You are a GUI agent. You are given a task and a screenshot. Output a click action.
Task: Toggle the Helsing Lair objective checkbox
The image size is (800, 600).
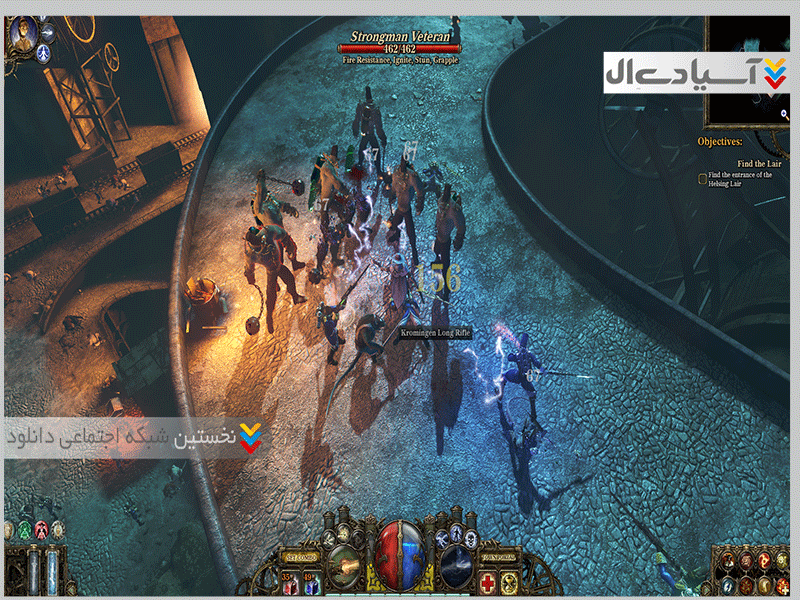coord(702,179)
